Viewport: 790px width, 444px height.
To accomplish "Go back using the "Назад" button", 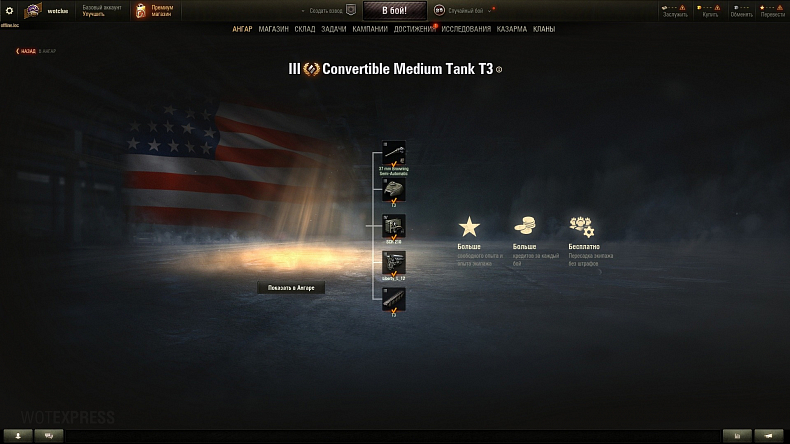I will [x=26, y=50].
